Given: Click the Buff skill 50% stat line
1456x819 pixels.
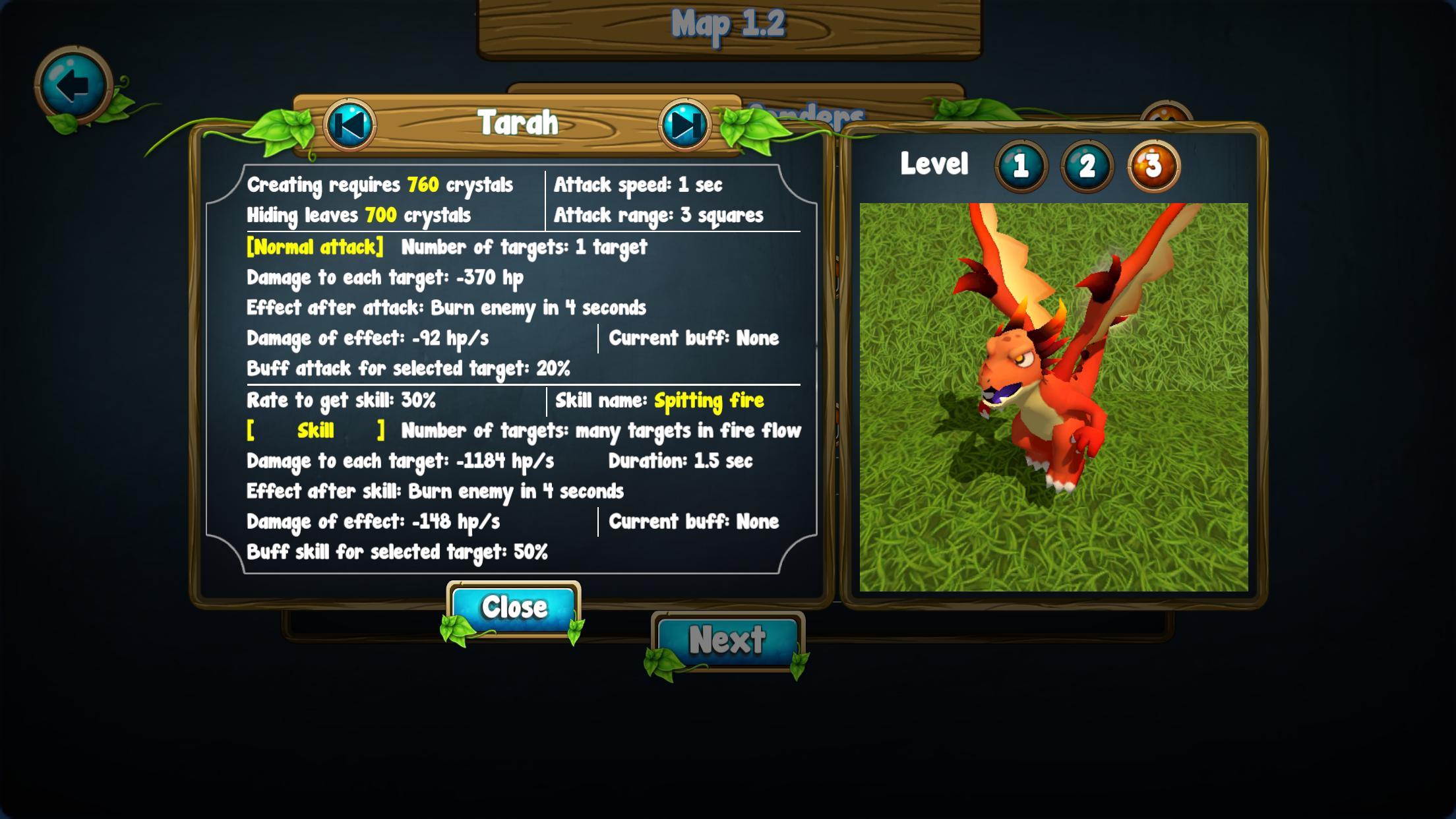Looking at the screenshot, I should pyautogui.click(x=397, y=553).
